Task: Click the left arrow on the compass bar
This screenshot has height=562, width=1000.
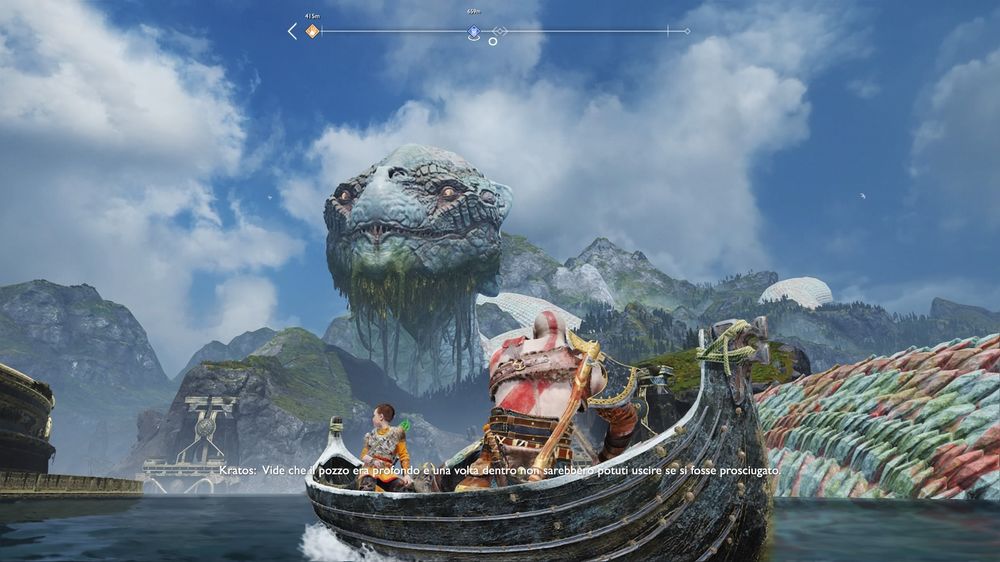Action: coord(292,31)
